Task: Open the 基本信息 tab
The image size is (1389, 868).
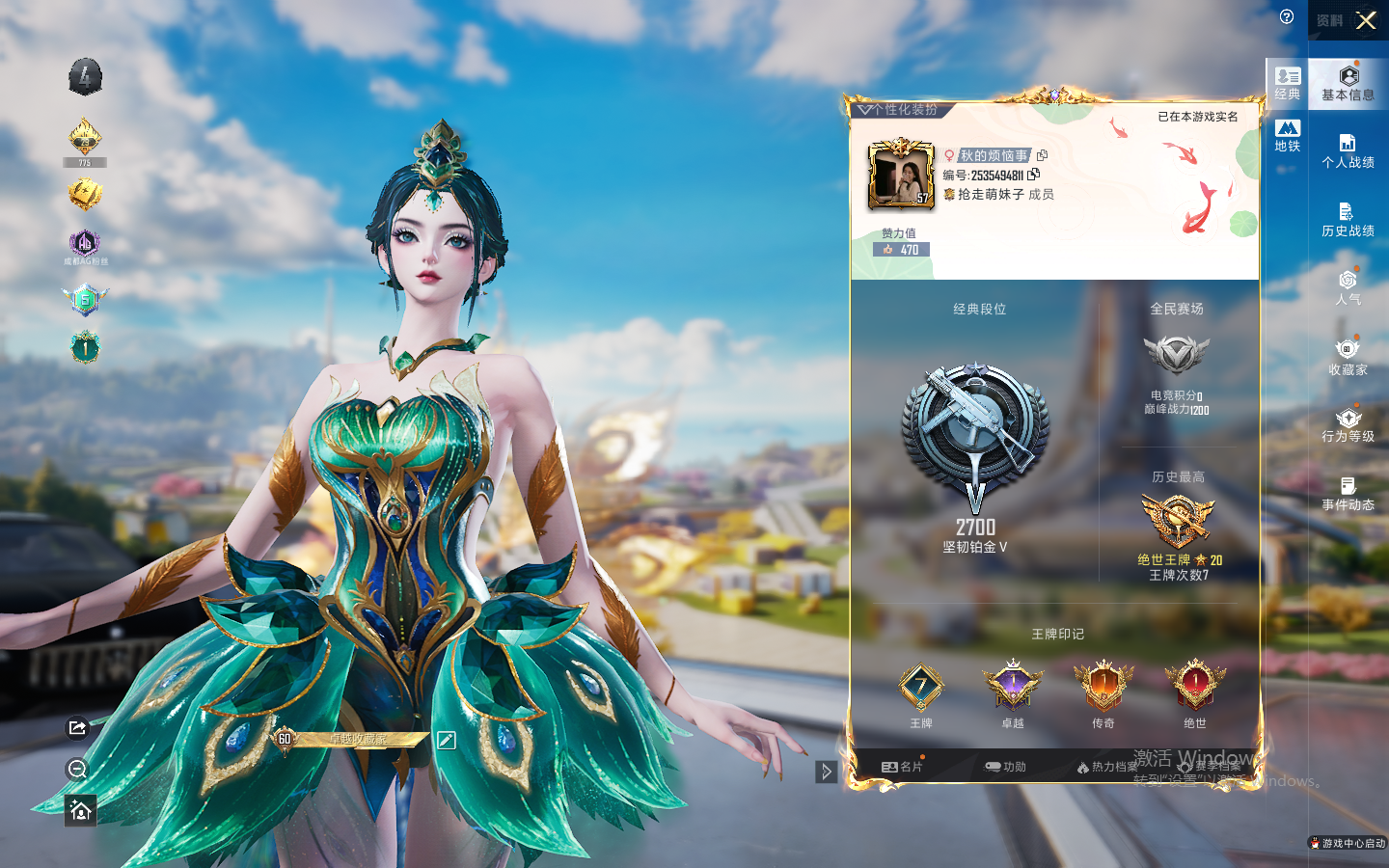Action: pyautogui.click(x=1348, y=83)
